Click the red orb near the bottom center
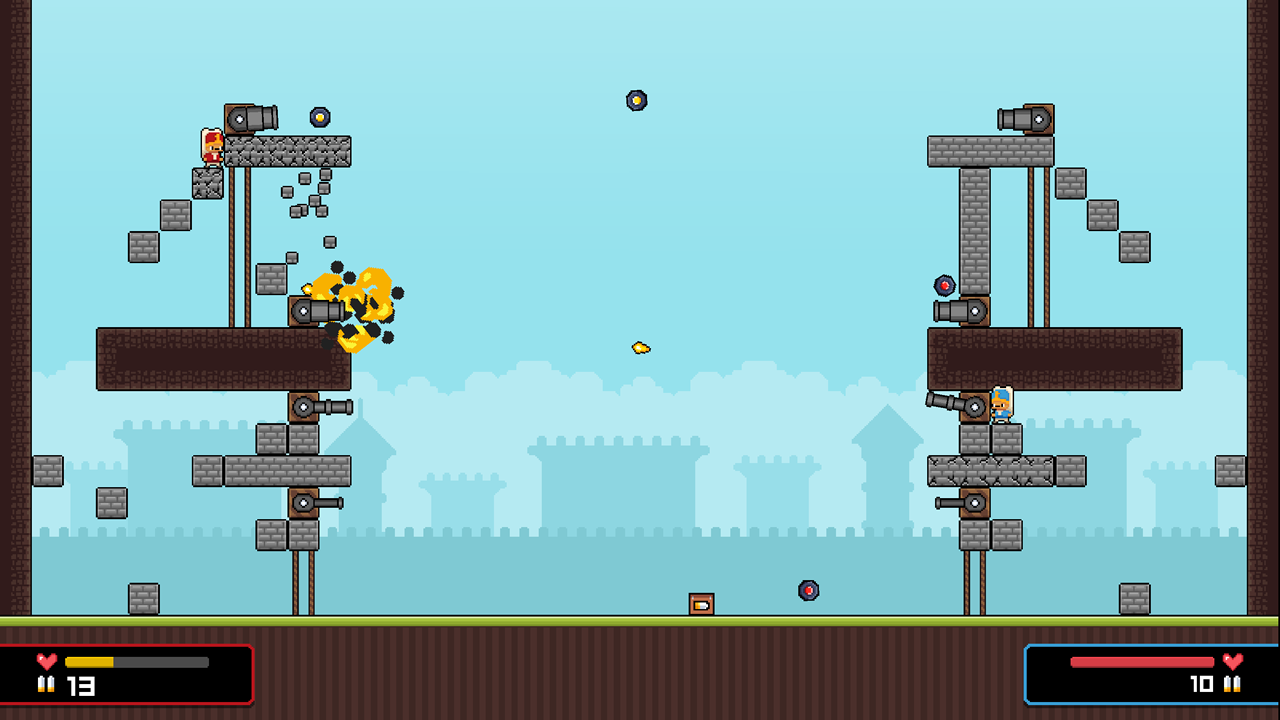Screen dimensions: 1280x720 pyautogui.click(x=808, y=591)
